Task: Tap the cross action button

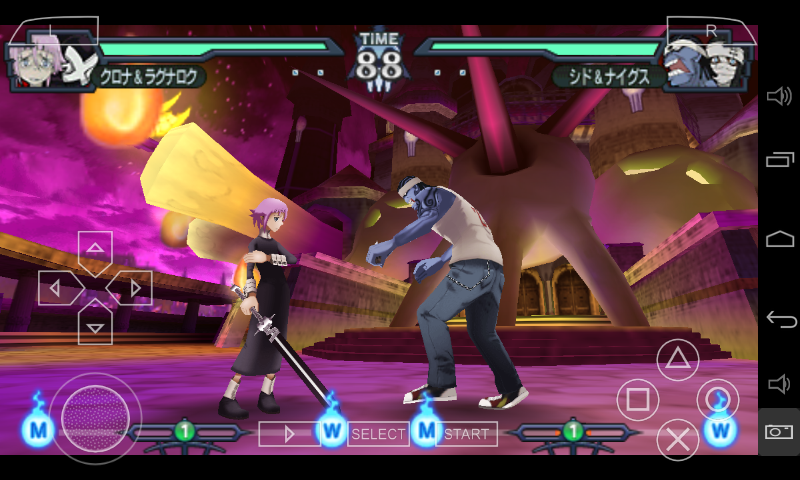Action: [x=677, y=439]
